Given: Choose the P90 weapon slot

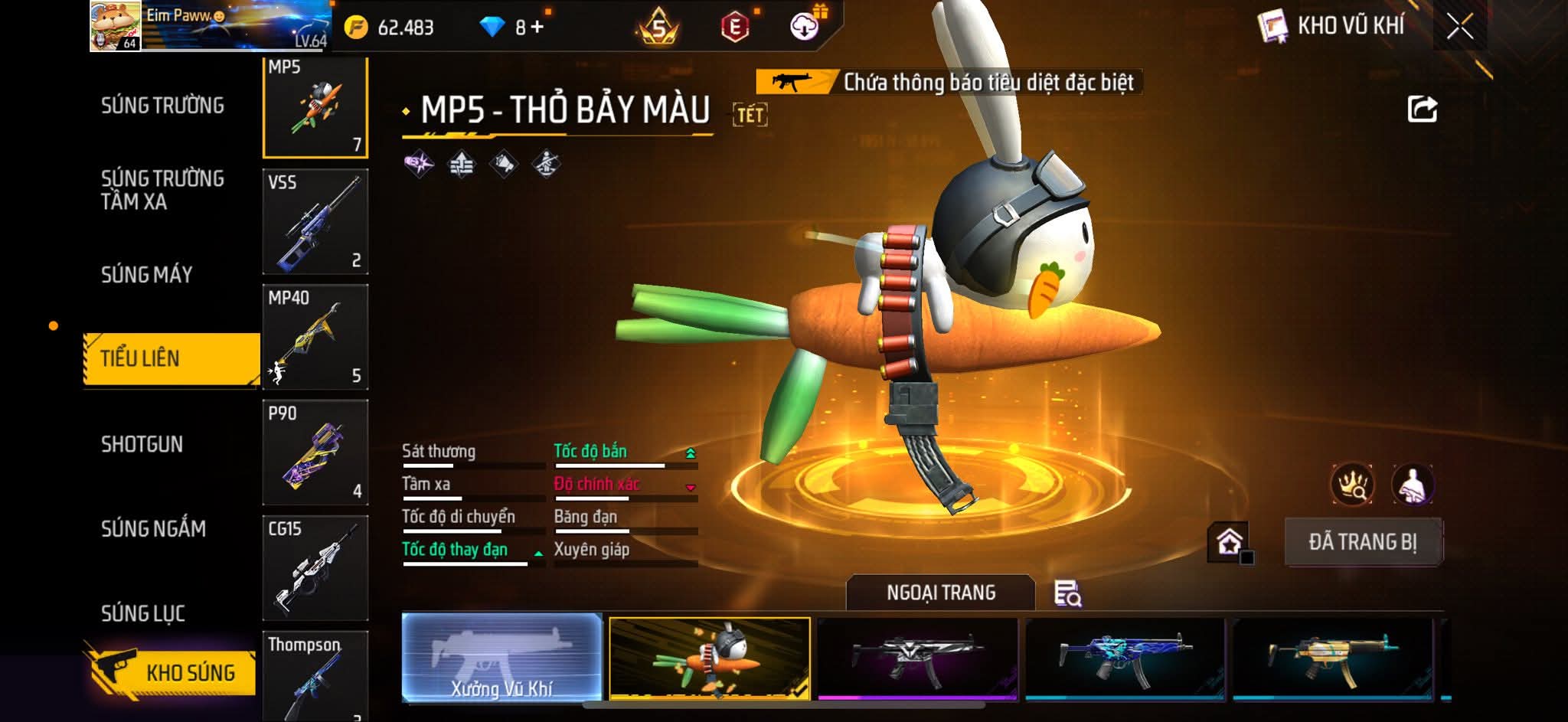Looking at the screenshot, I should click(315, 453).
